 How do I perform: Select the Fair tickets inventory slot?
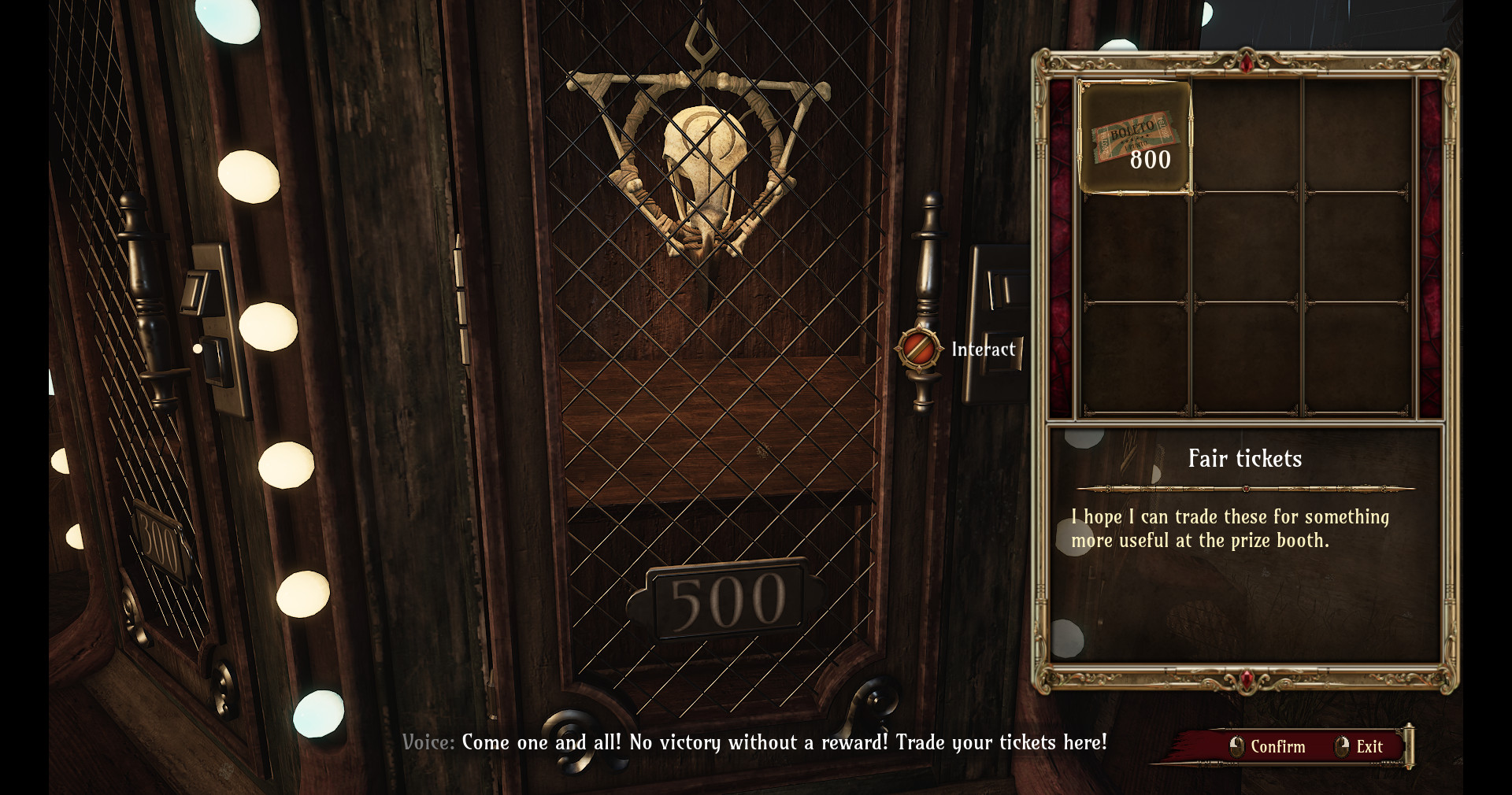click(x=1134, y=138)
